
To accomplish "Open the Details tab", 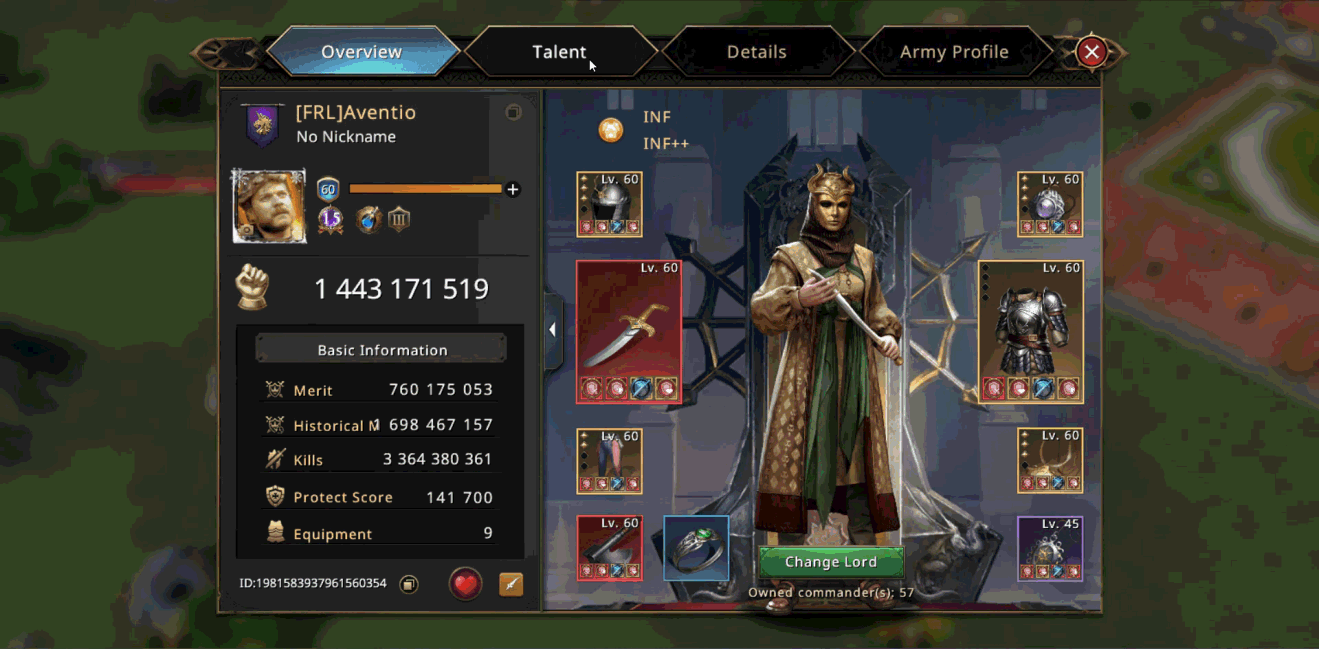I will click(756, 52).
